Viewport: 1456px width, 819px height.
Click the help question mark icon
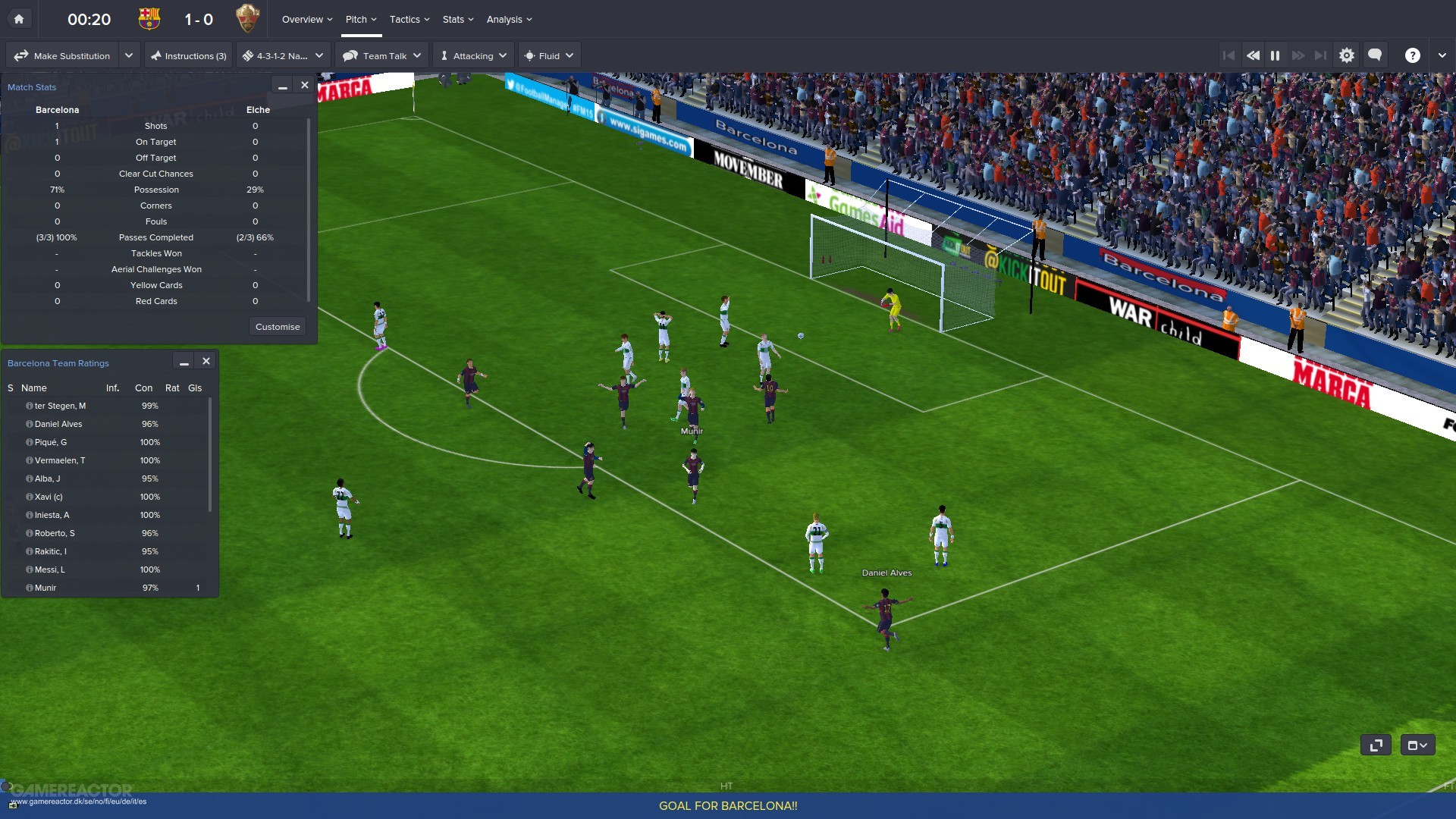tap(1412, 55)
